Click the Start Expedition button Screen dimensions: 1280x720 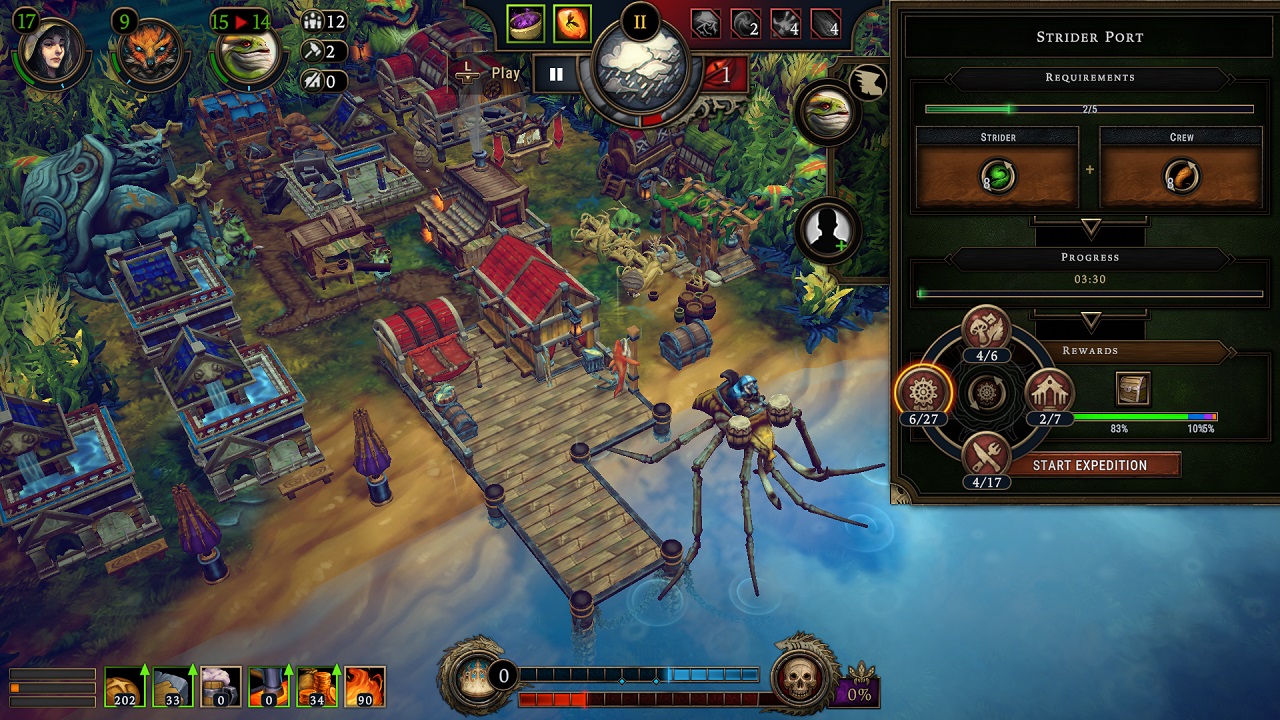pyautogui.click(x=1094, y=464)
